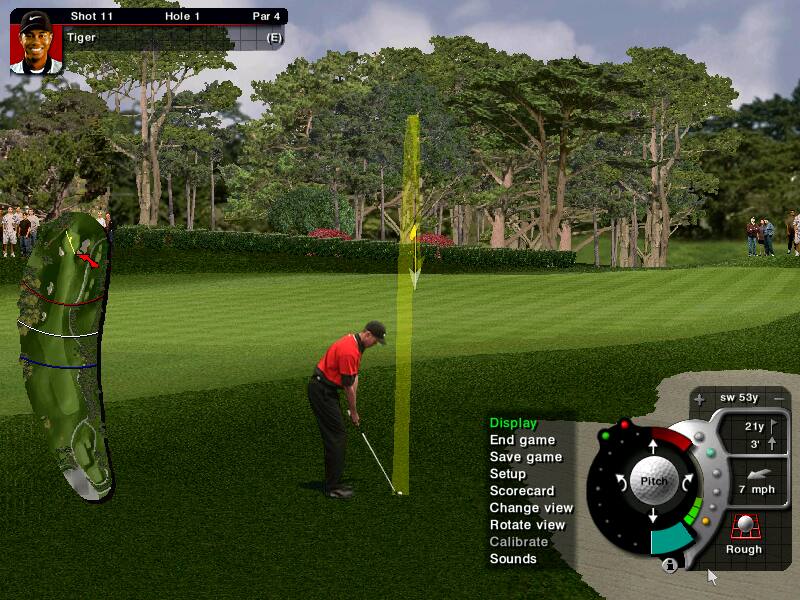Click the clockwise arrow right of the ball
800x600 pixels.
click(x=689, y=481)
